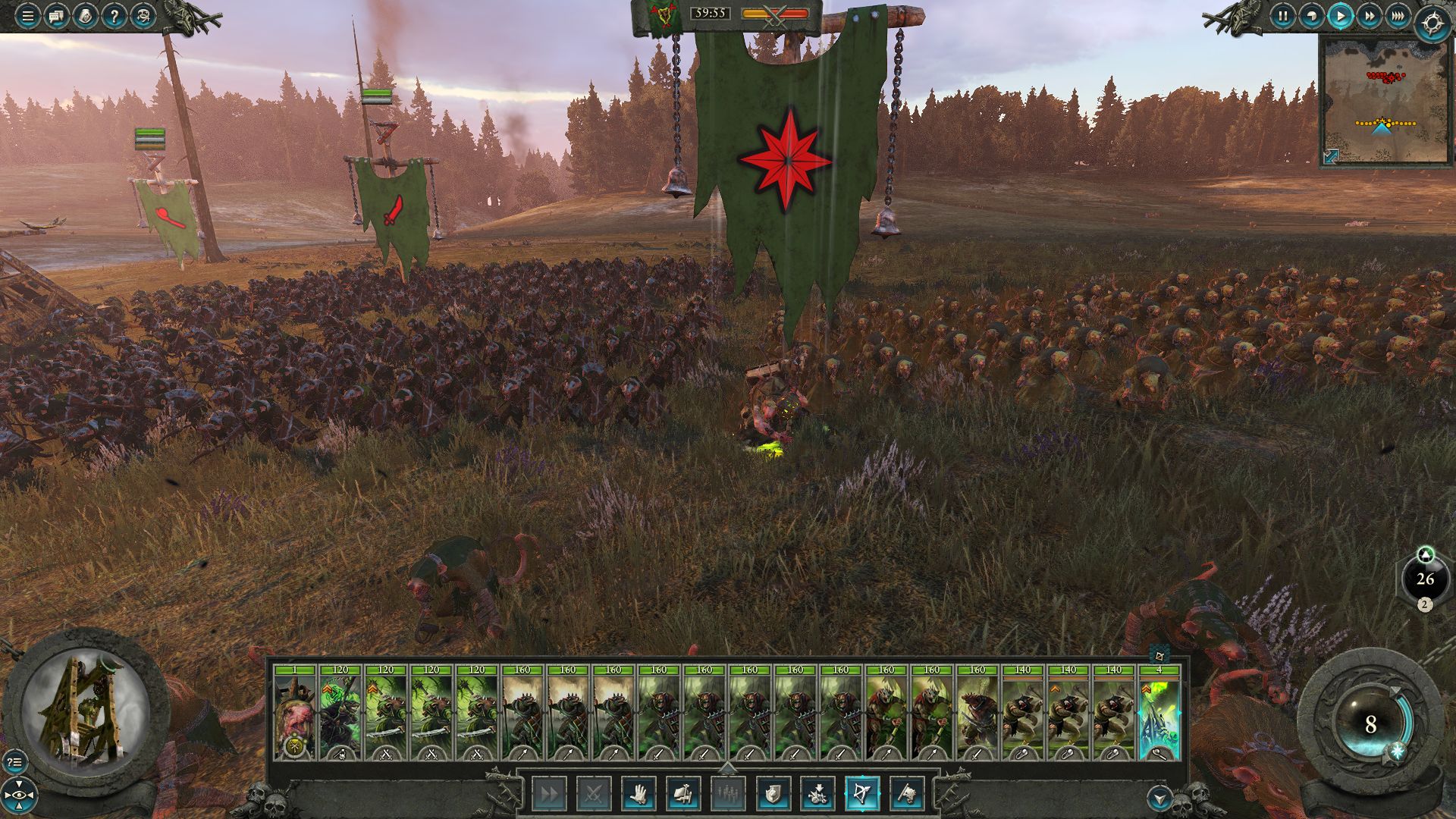
Task: Click the tactical map compass button
Action: pyautogui.click(x=1432, y=23)
